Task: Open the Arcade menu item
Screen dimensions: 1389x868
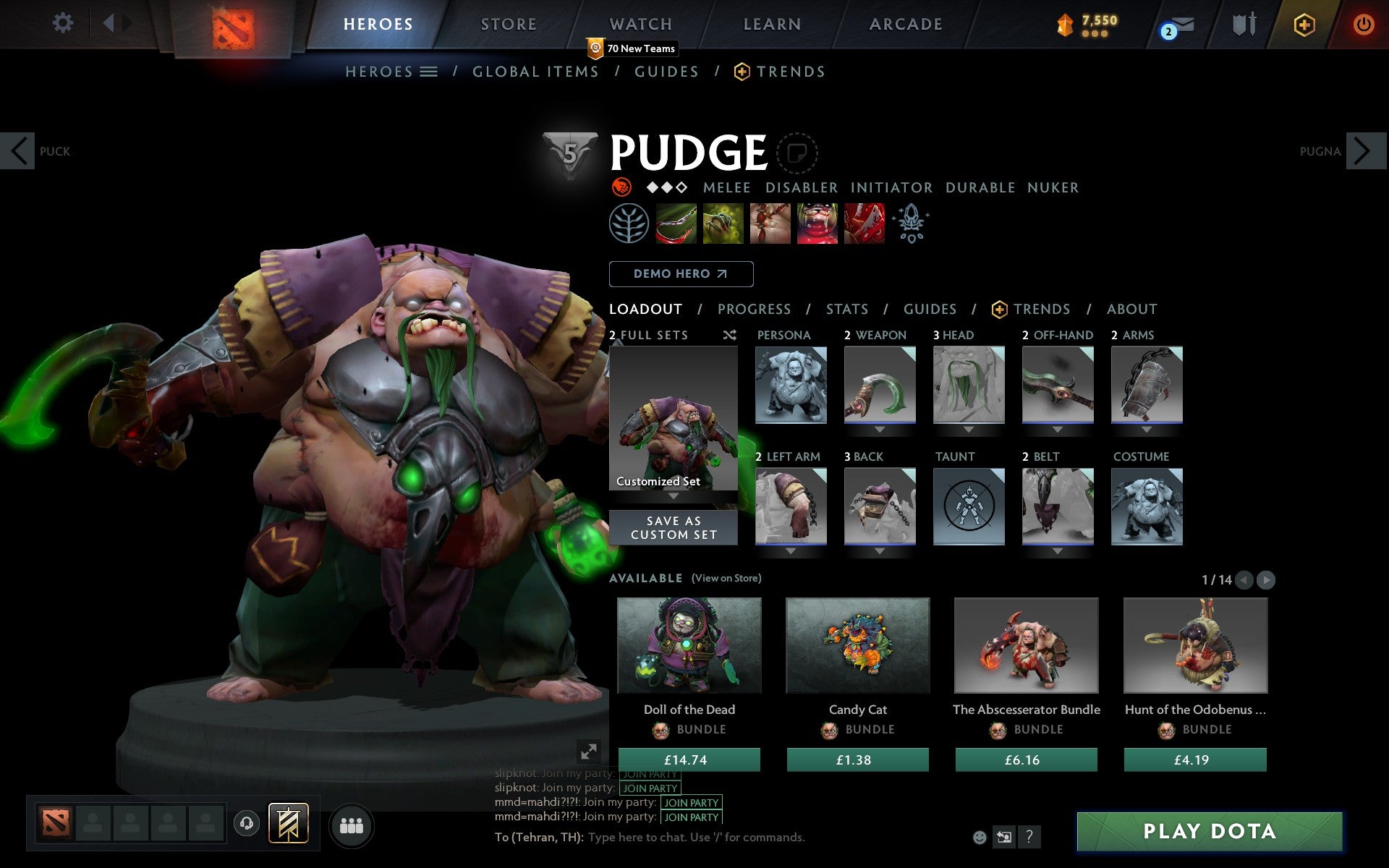Action: pyautogui.click(x=904, y=23)
